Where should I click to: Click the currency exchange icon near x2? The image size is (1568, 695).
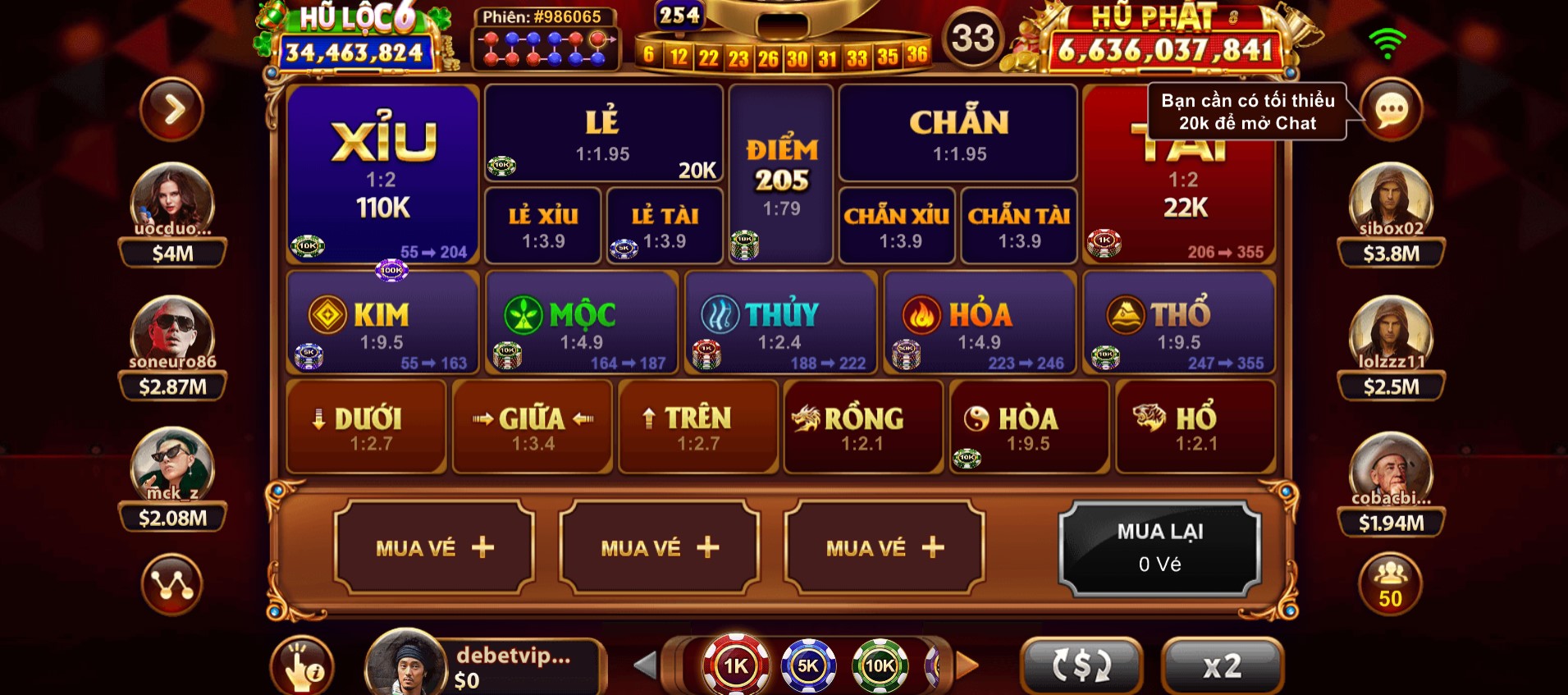tap(1082, 666)
